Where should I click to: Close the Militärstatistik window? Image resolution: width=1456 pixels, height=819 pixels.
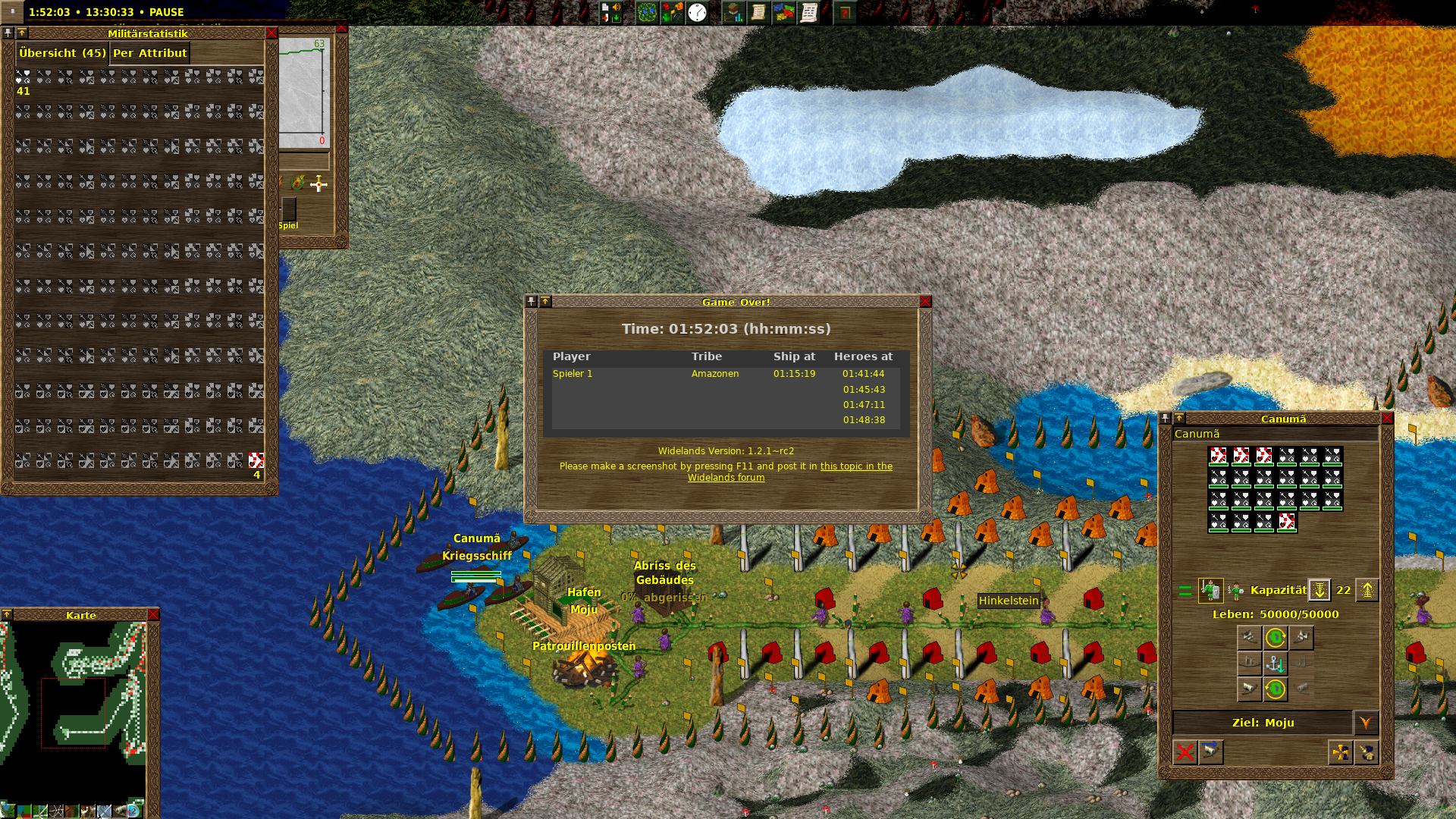271,33
